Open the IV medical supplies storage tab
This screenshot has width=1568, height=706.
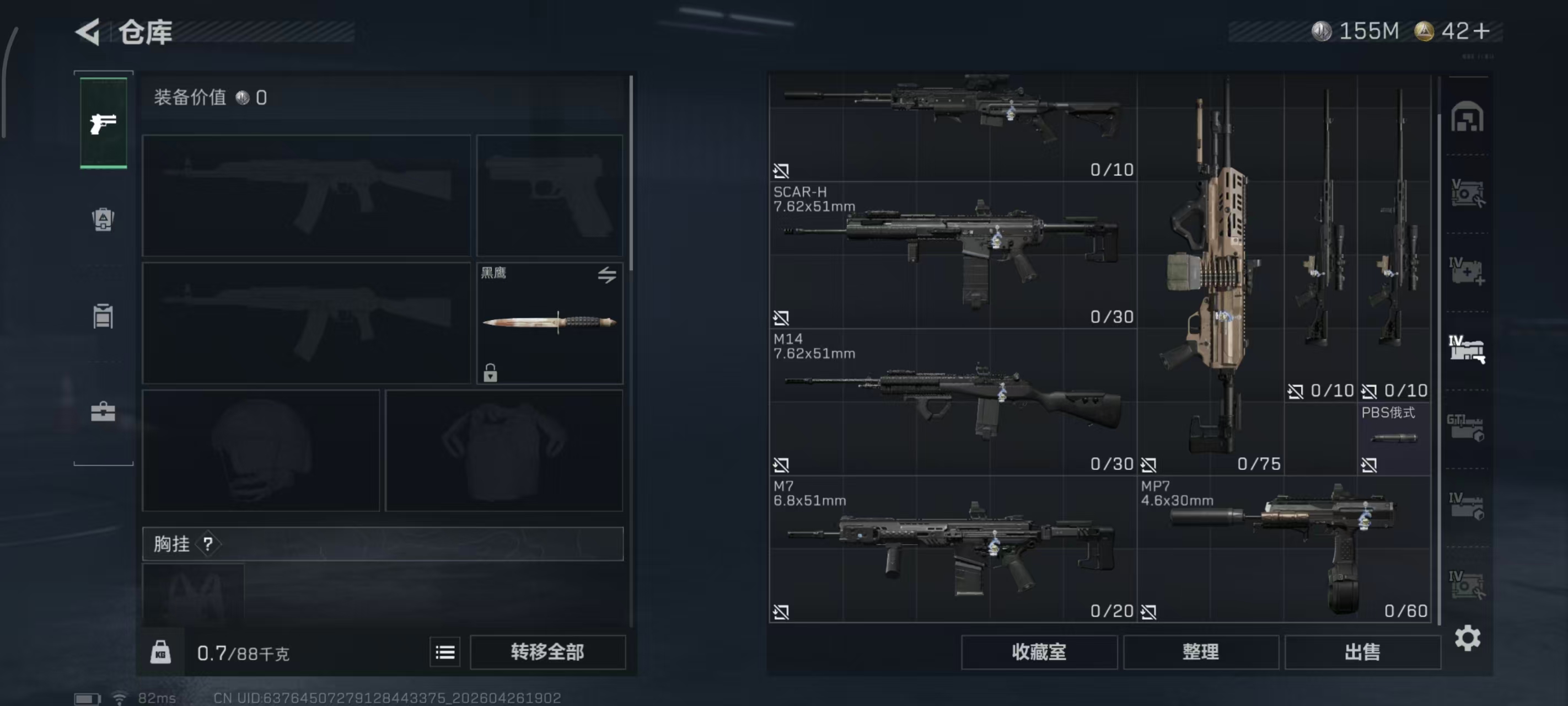pyautogui.click(x=1467, y=270)
